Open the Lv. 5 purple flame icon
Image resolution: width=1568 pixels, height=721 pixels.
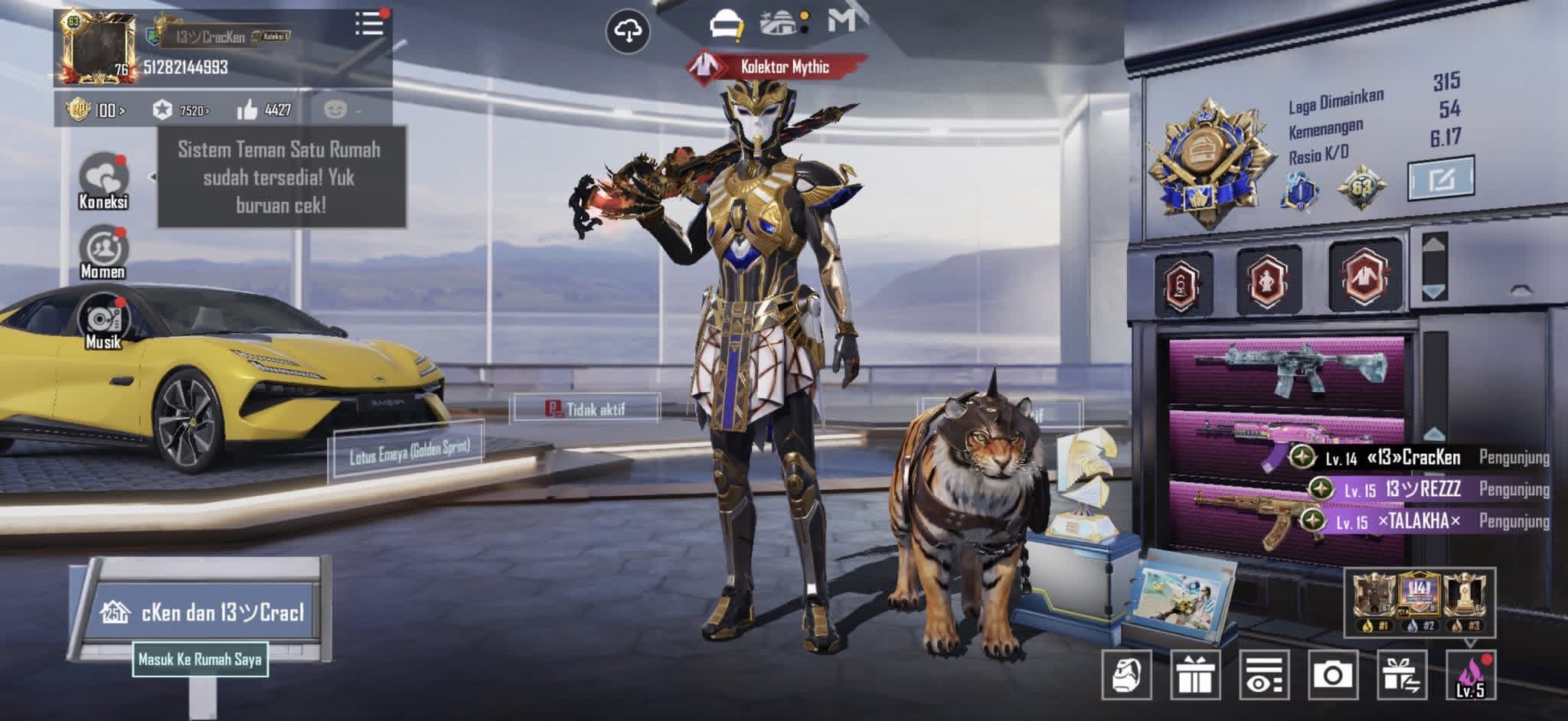1470,674
